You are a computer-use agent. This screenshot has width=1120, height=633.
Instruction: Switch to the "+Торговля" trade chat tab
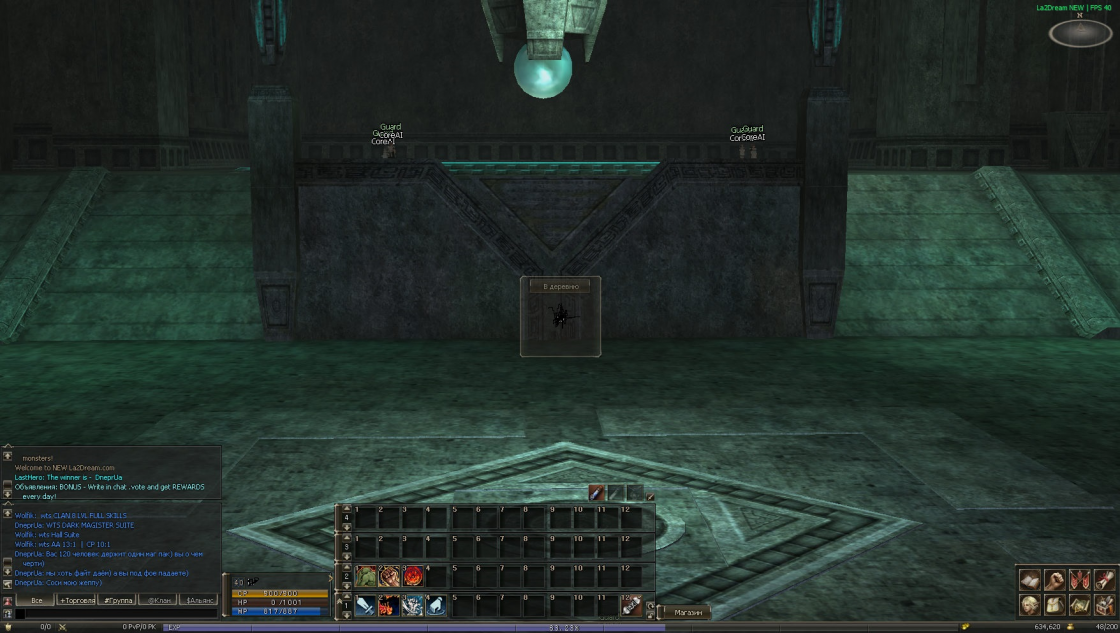pos(77,600)
